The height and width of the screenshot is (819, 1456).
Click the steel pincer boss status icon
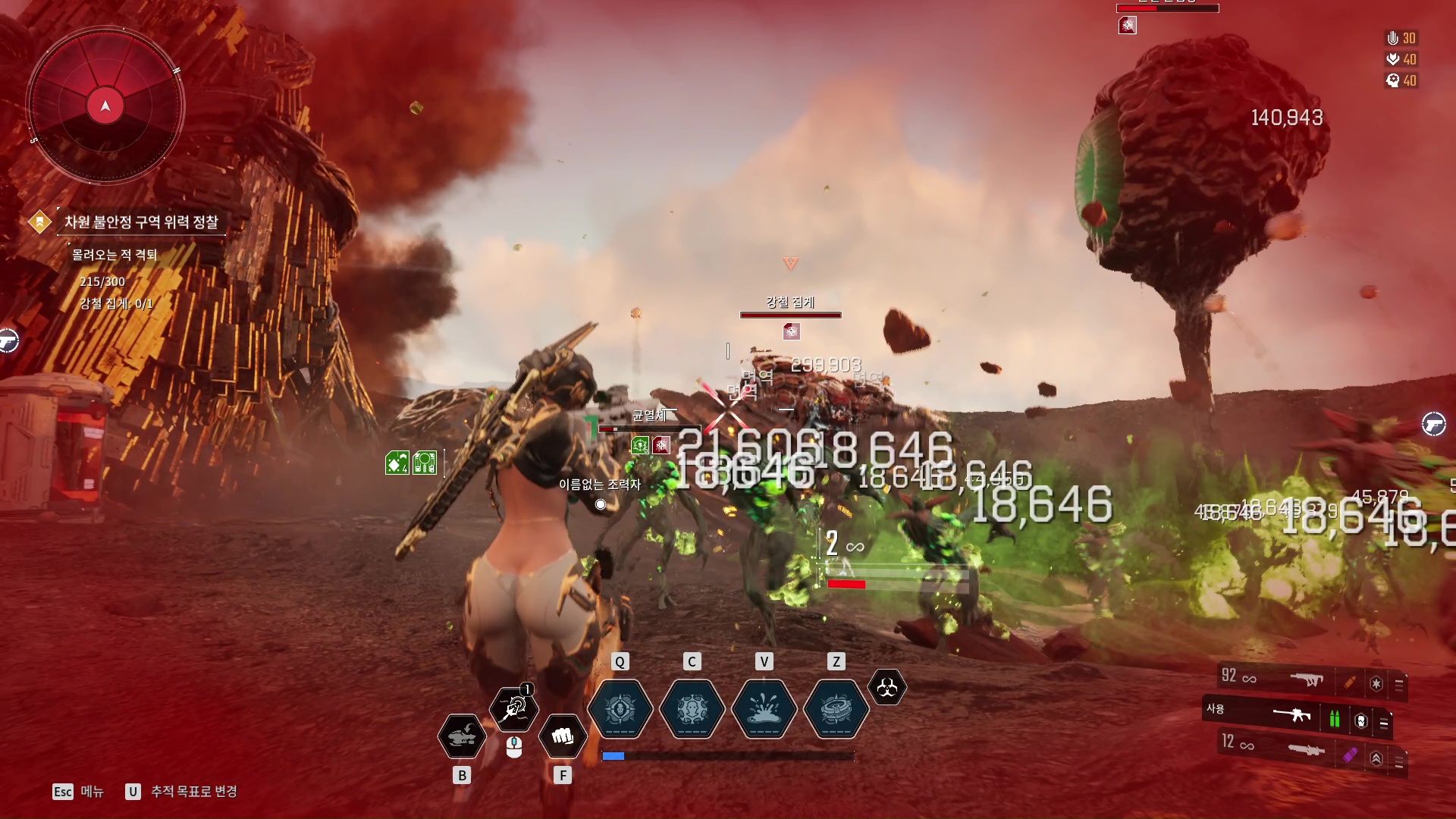pos(791,331)
